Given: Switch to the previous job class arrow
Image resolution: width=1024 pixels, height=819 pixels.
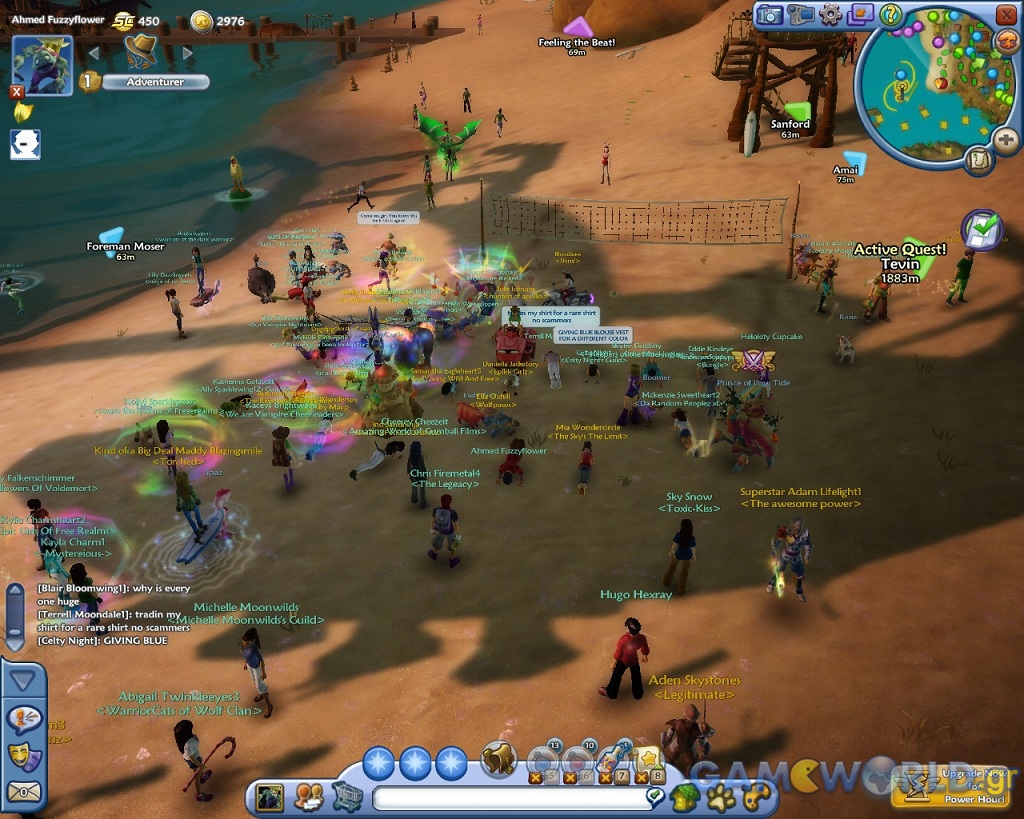Looking at the screenshot, I should [x=94, y=51].
